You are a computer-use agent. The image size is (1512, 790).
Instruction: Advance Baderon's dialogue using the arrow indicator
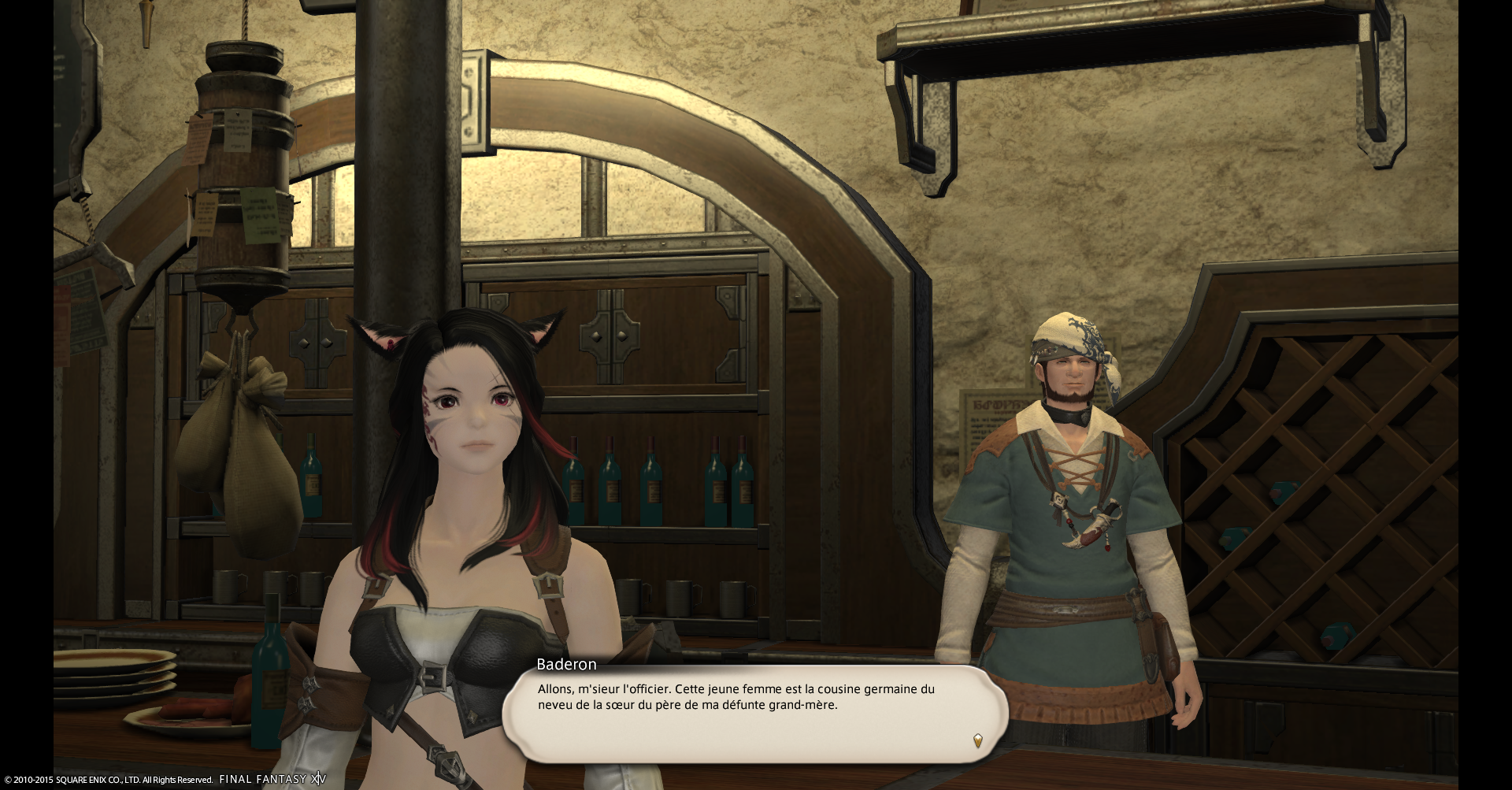coord(977,740)
